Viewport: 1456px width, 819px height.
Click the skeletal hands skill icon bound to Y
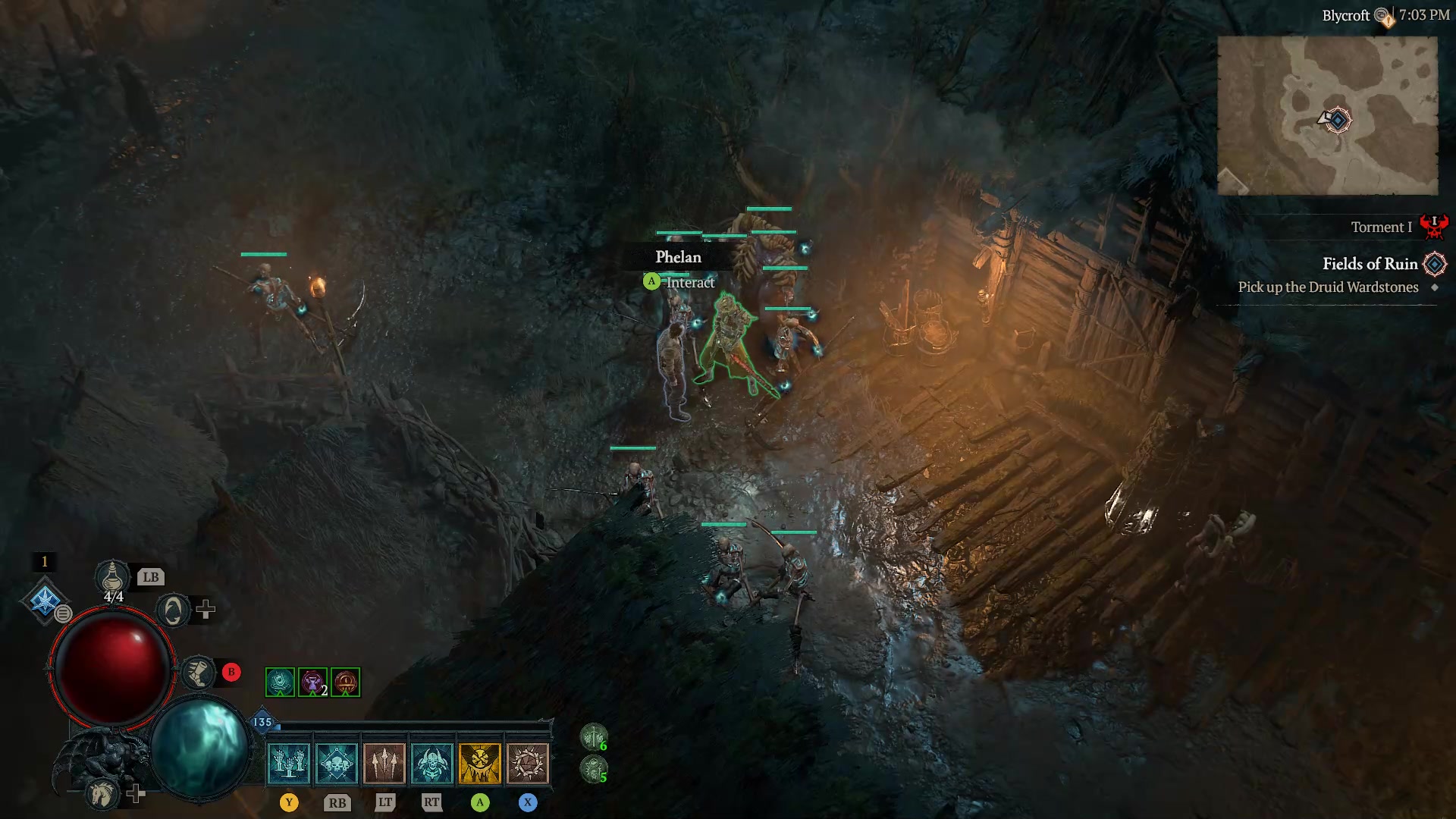tap(289, 762)
